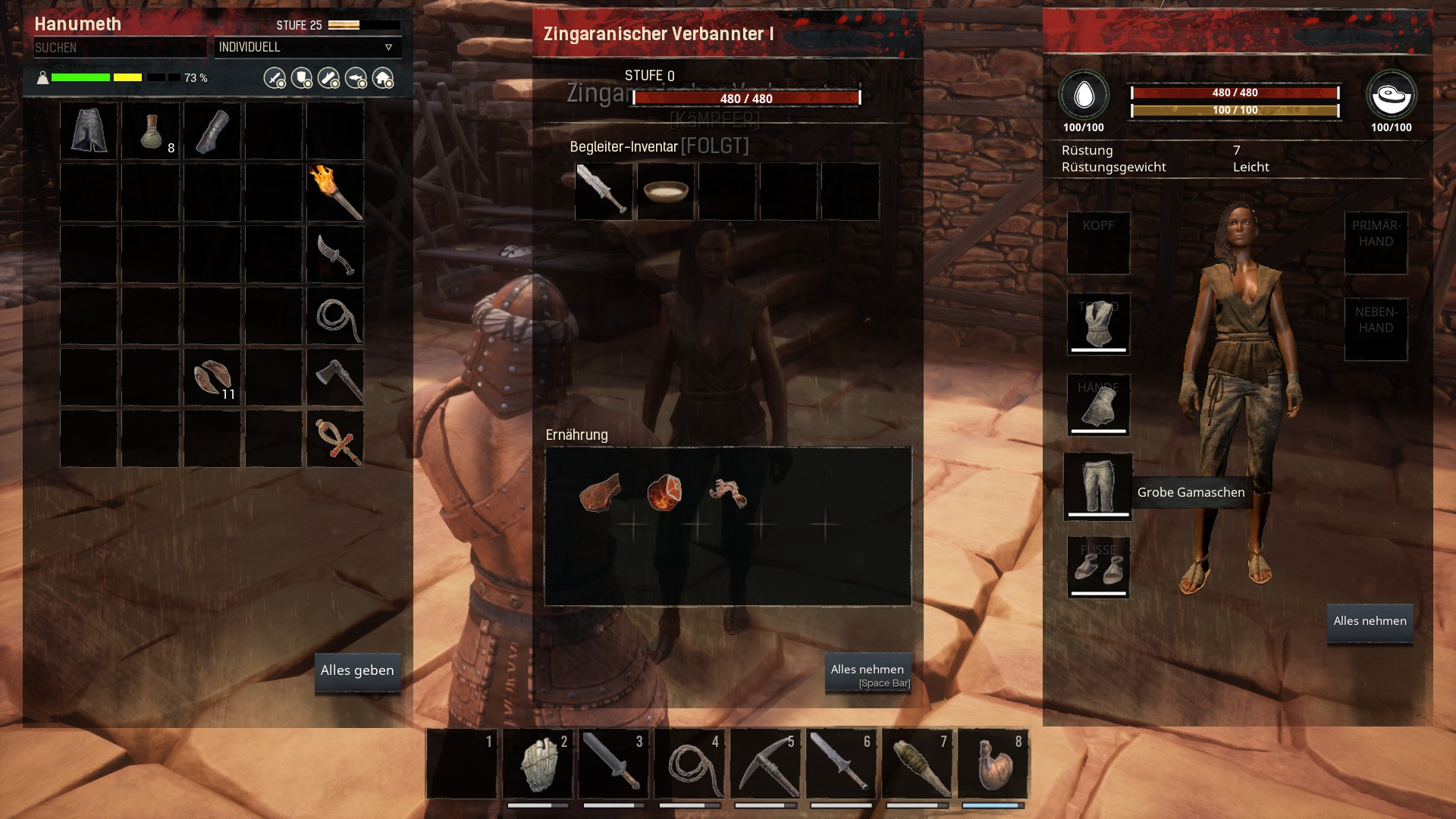Screen dimensions: 1456x819
Task: Select the thrall's torso tunic slot
Action: point(1098,324)
